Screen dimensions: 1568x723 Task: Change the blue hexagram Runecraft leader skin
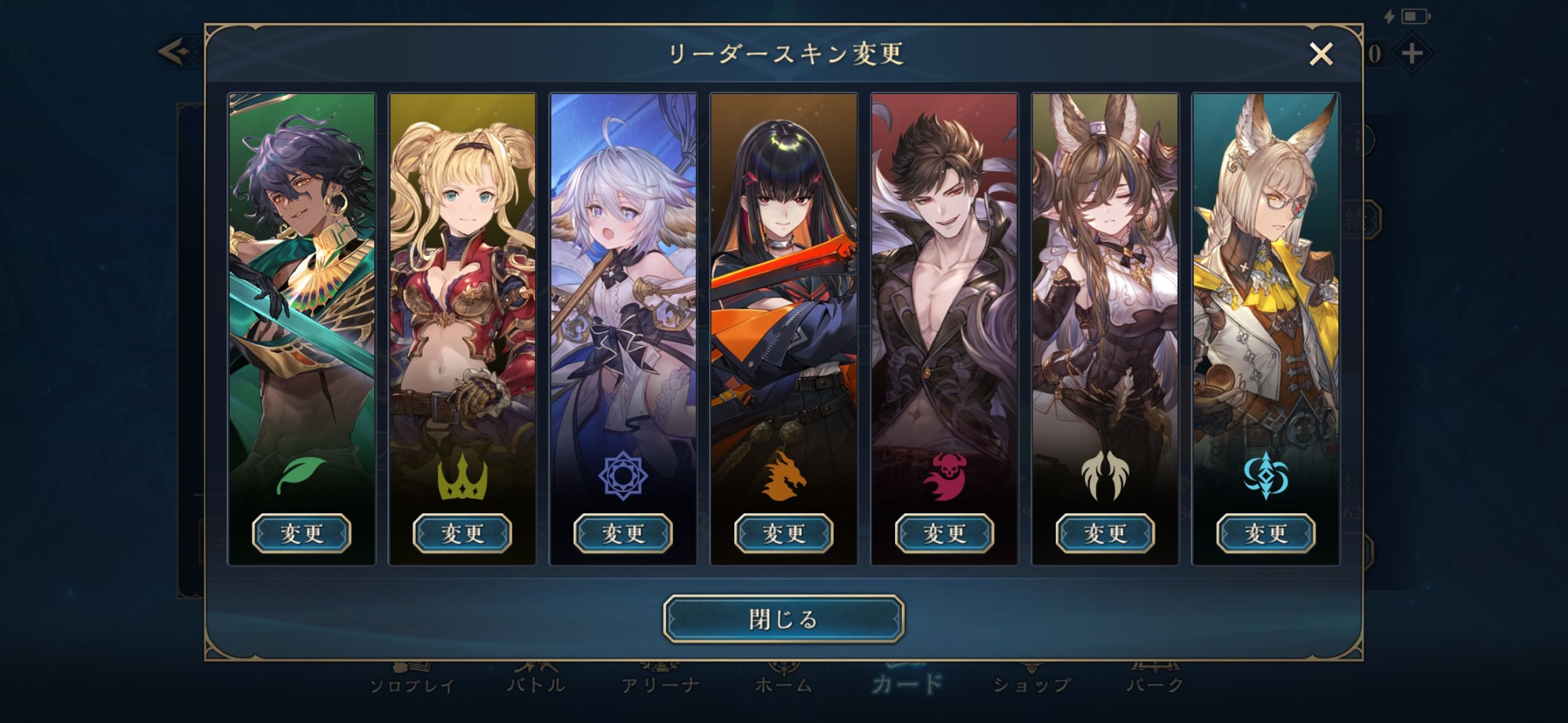tap(623, 533)
